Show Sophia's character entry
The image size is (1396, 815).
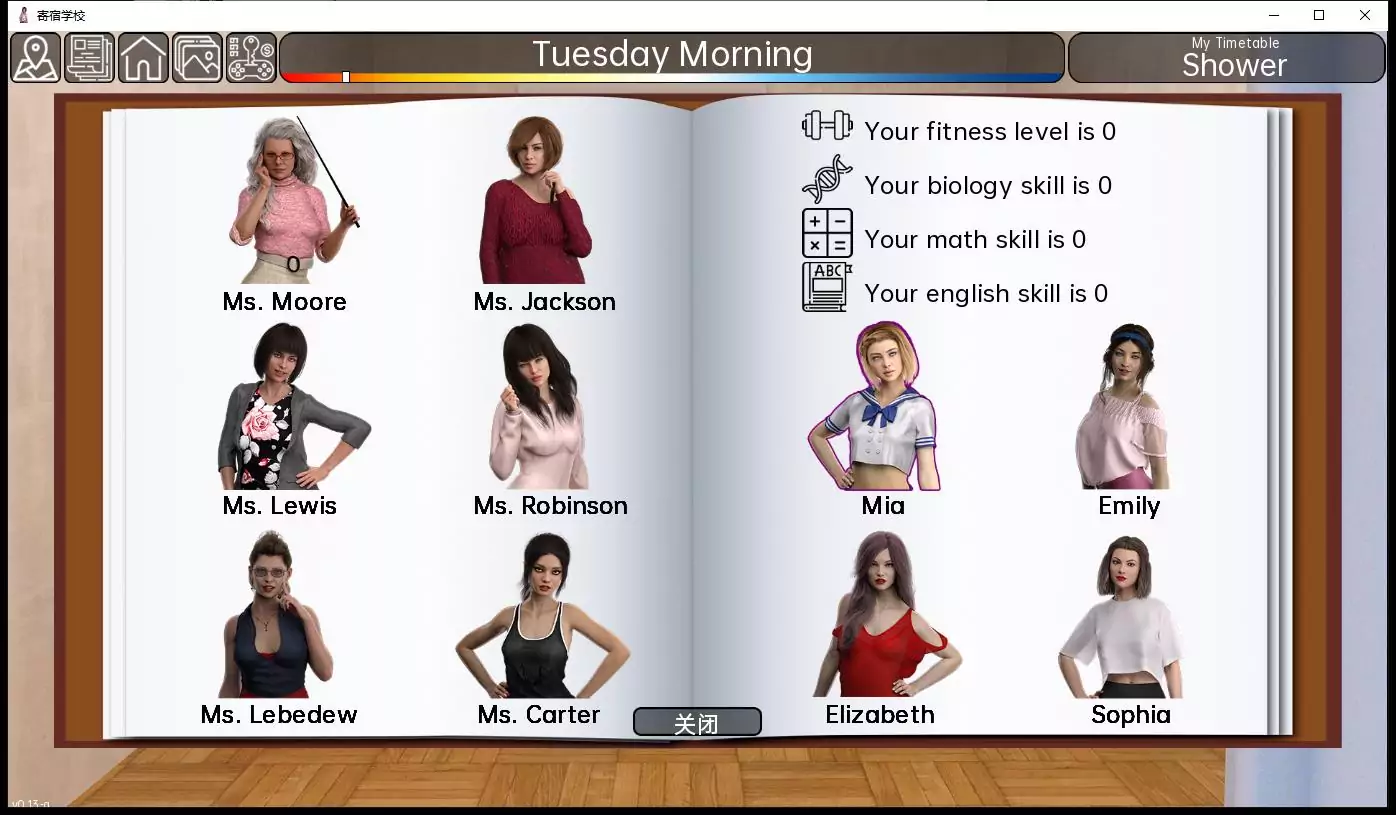coord(1123,614)
